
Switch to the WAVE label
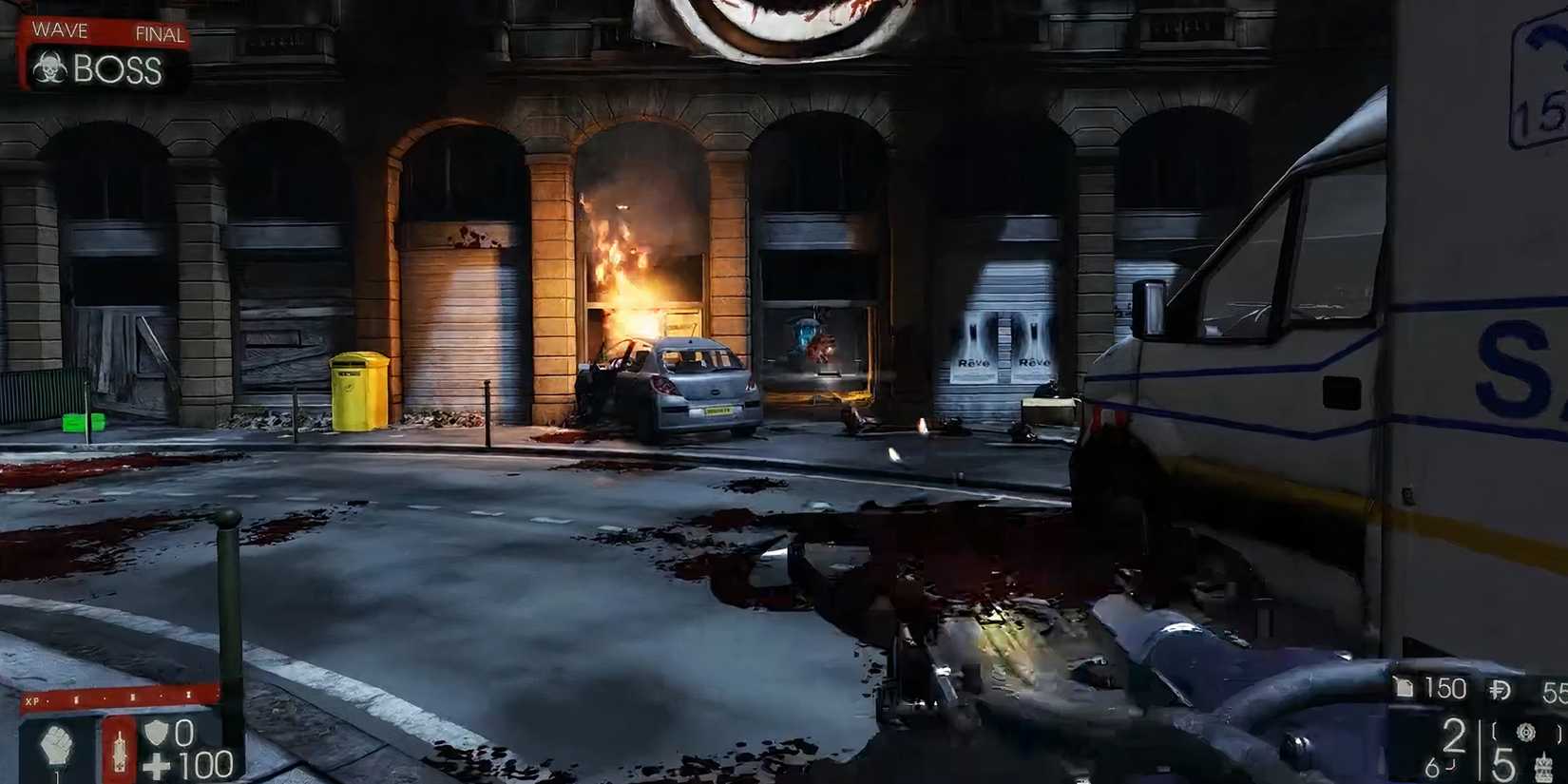click(x=59, y=29)
